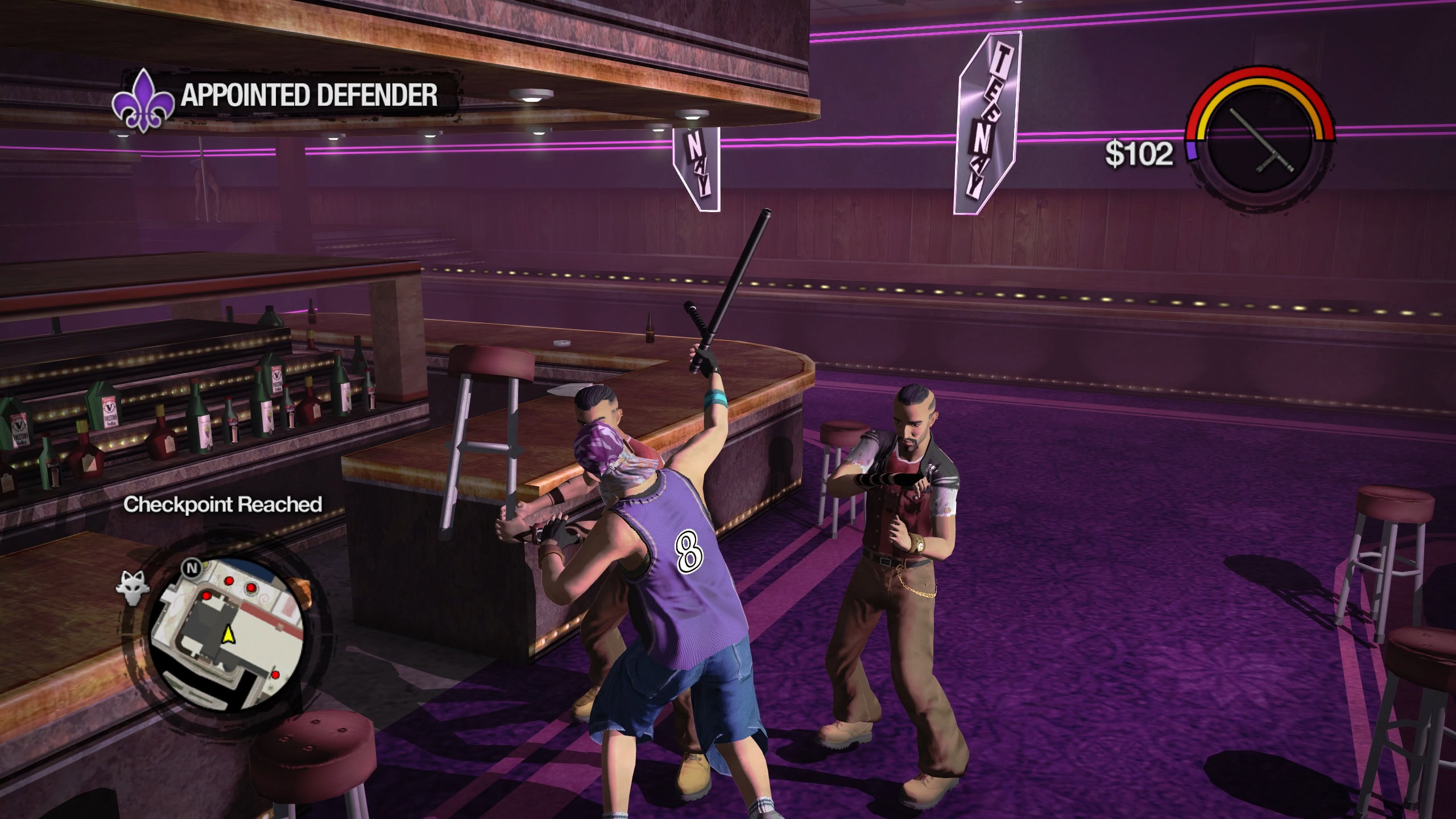The width and height of the screenshot is (1456, 819).
Task: Click the yellow player arrow on minimap
Action: click(229, 634)
